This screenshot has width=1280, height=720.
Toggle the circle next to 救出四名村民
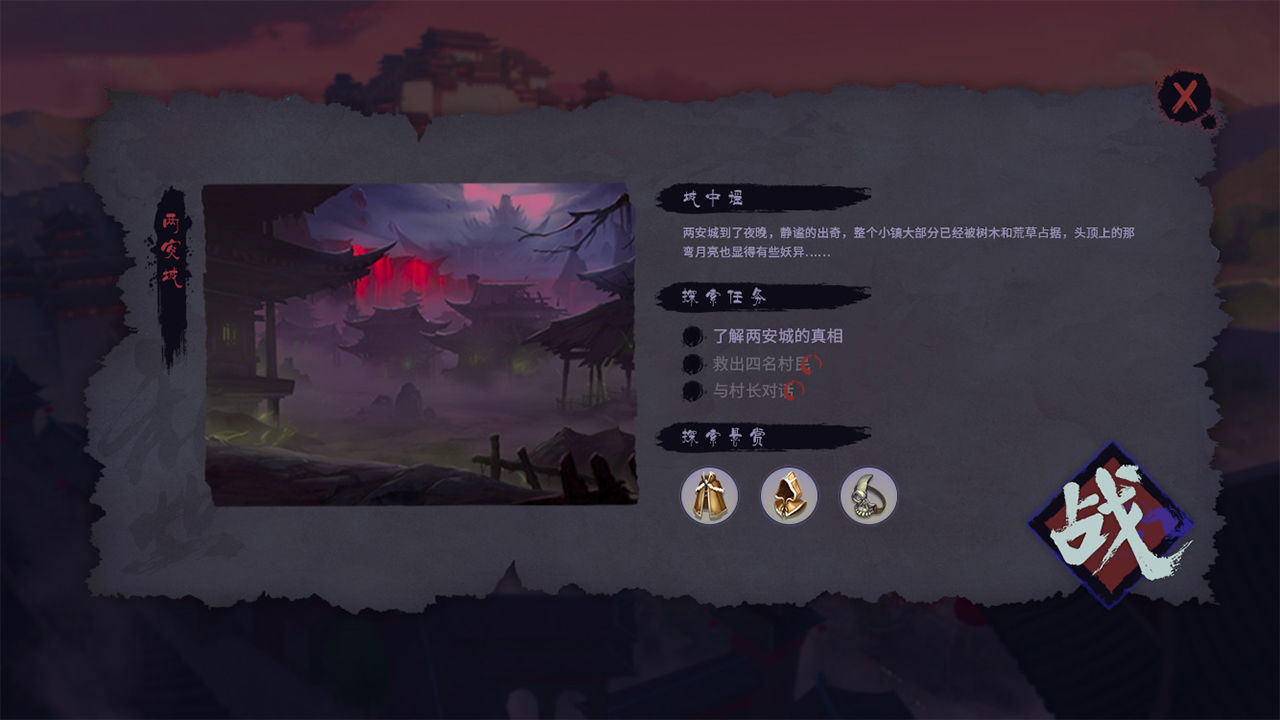click(x=691, y=364)
